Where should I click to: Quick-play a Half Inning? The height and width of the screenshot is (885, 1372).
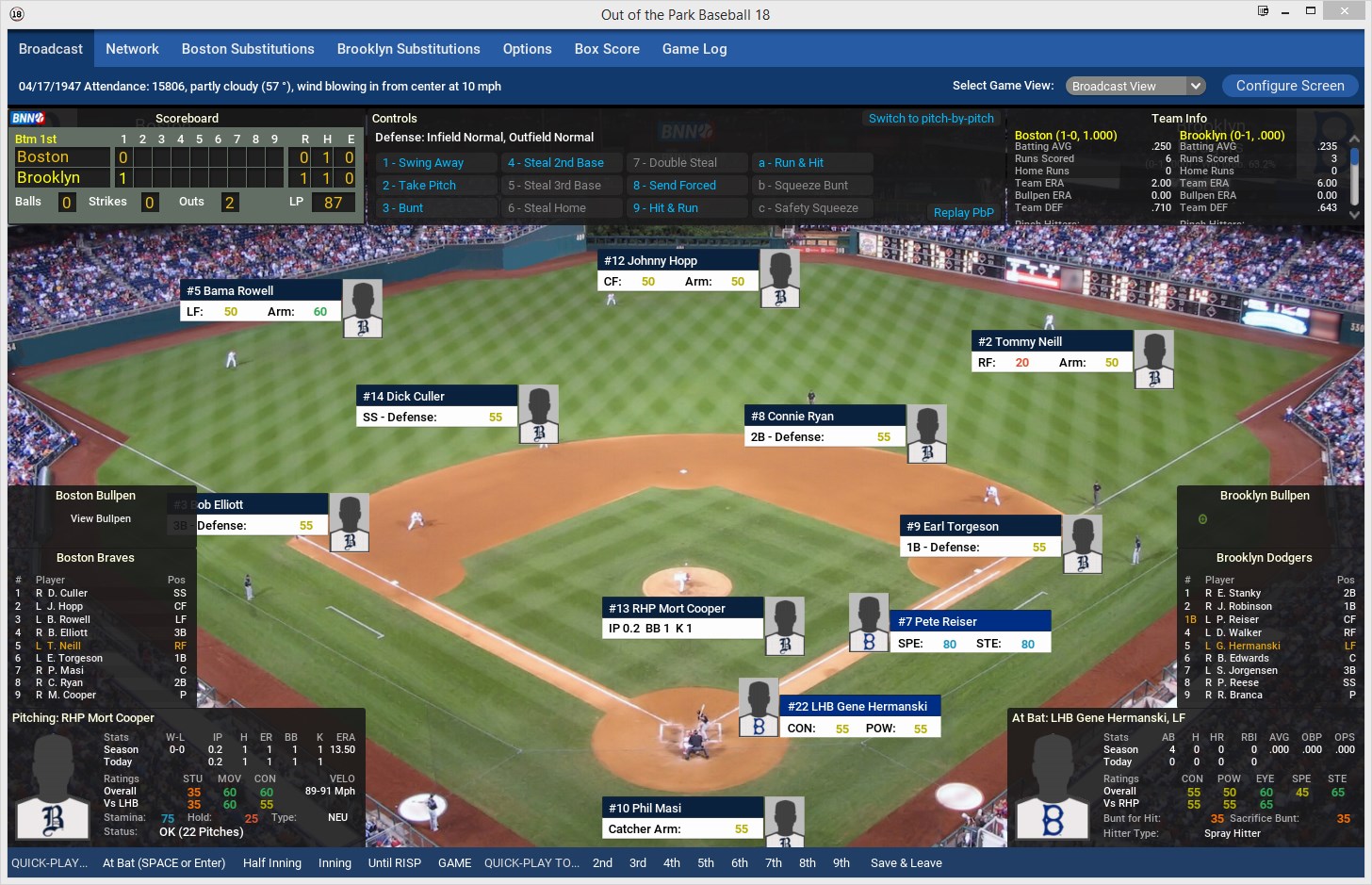272,863
